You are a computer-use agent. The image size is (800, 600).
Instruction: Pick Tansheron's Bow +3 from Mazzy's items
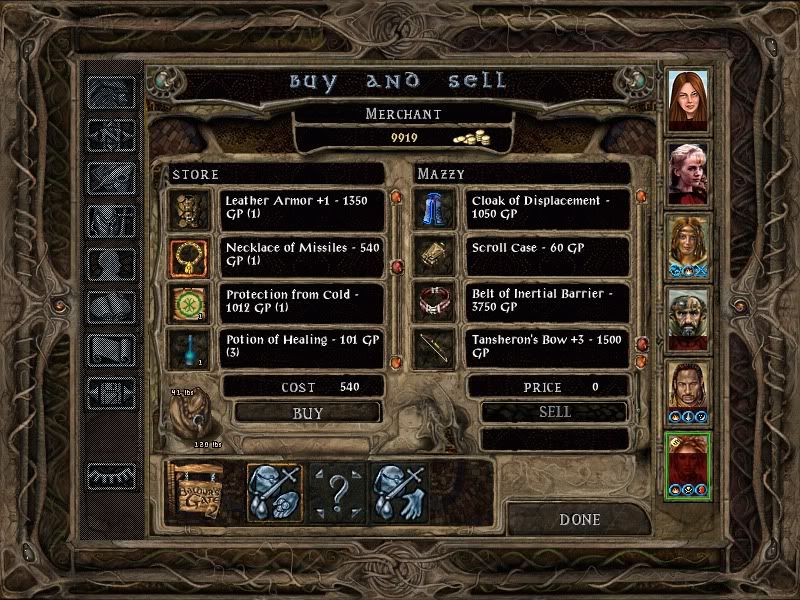tap(546, 347)
